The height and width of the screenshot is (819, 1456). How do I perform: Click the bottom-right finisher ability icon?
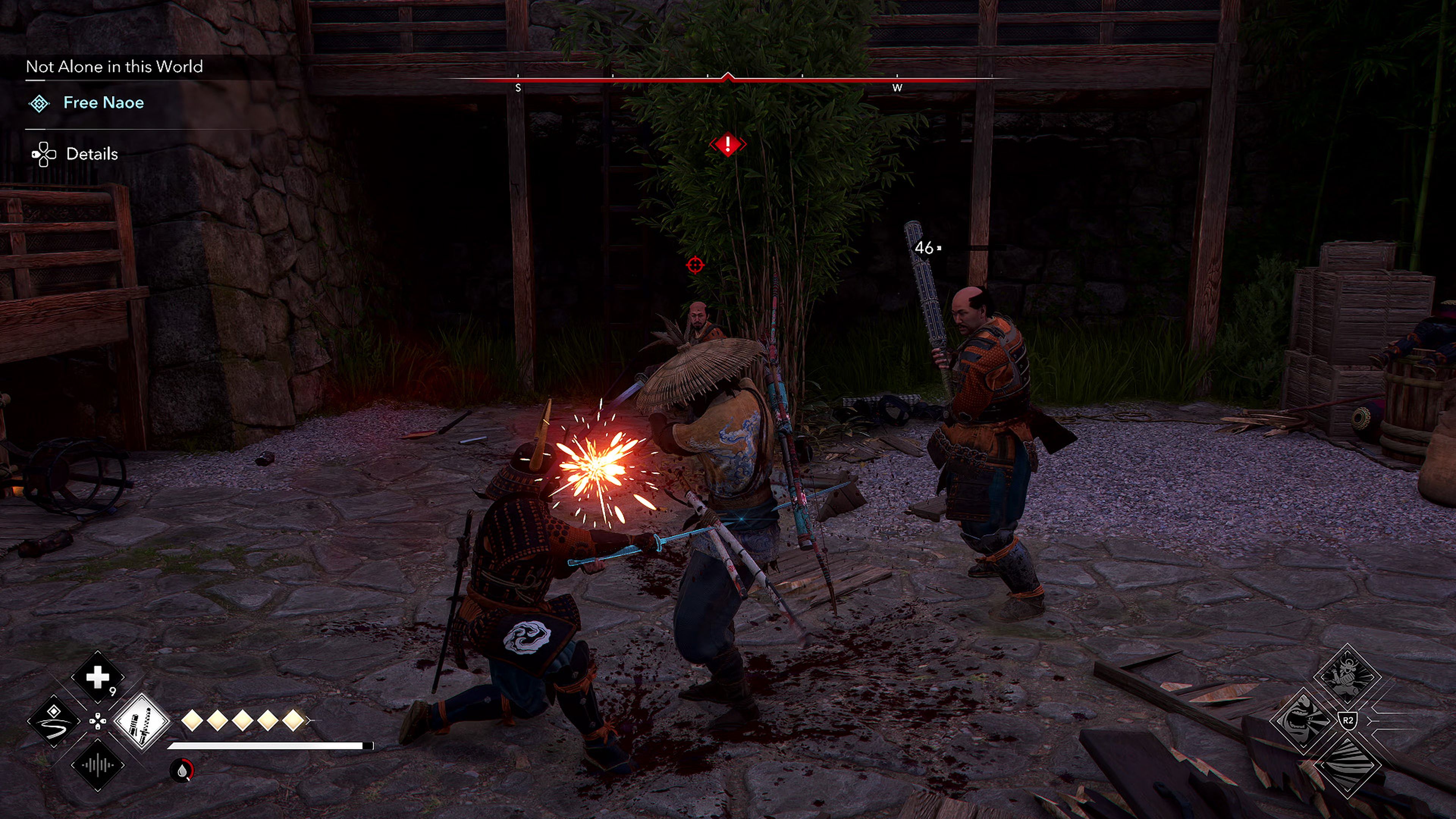1348,765
